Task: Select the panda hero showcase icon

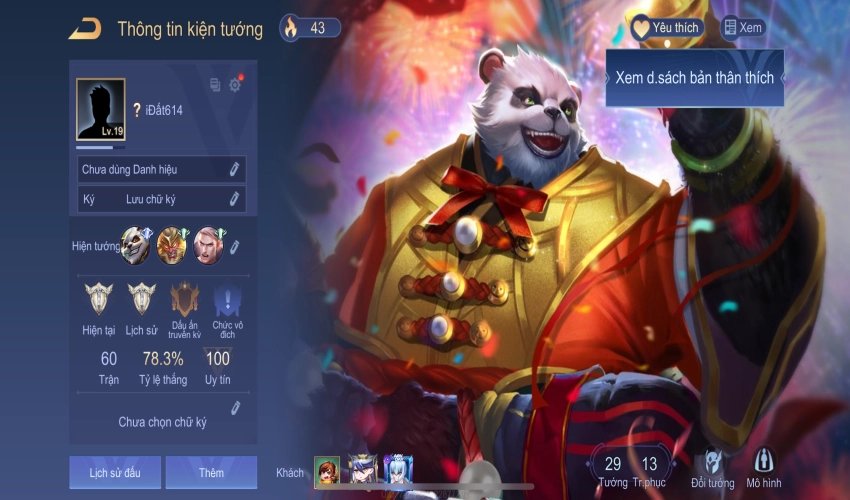Action: [135, 246]
